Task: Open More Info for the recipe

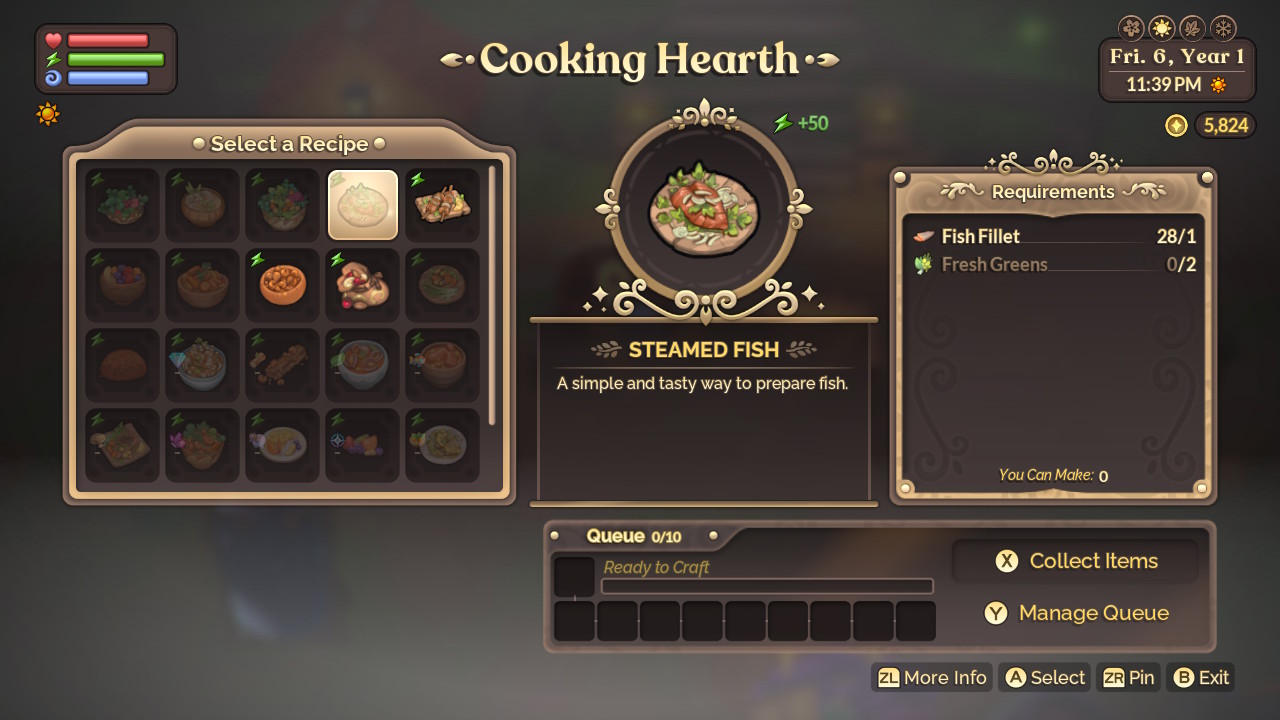Action: [x=933, y=678]
